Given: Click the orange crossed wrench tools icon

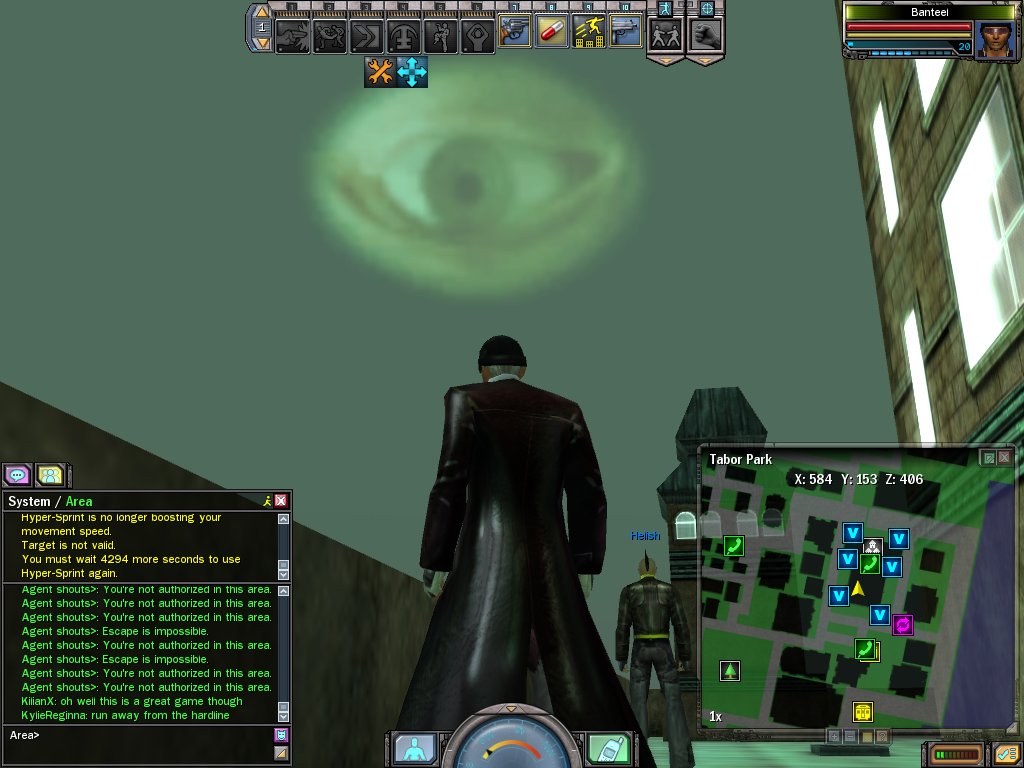Looking at the screenshot, I should pyautogui.click(x=379, y=72).
